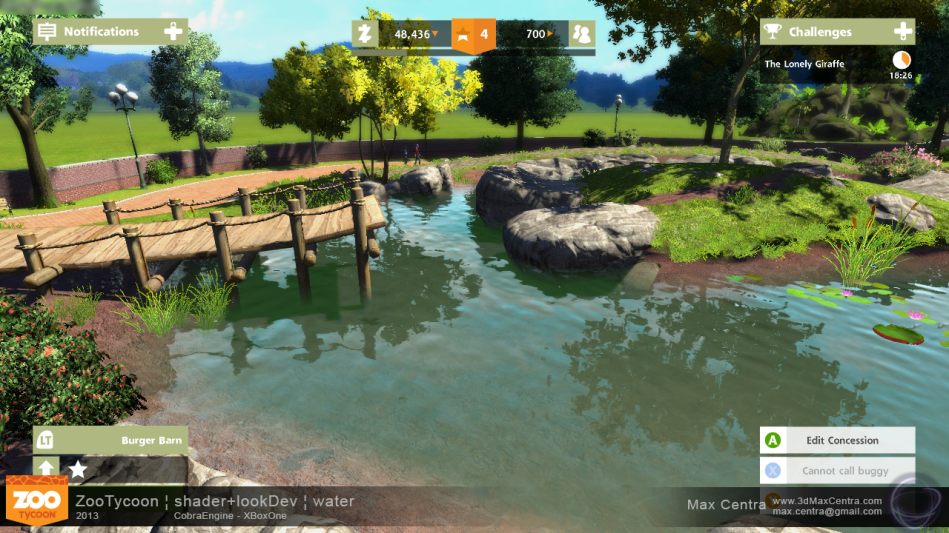Select The Lonely Giraffe challenge
Image resolution: width=949 pixels, height=533 pixels.
(805, 64)
